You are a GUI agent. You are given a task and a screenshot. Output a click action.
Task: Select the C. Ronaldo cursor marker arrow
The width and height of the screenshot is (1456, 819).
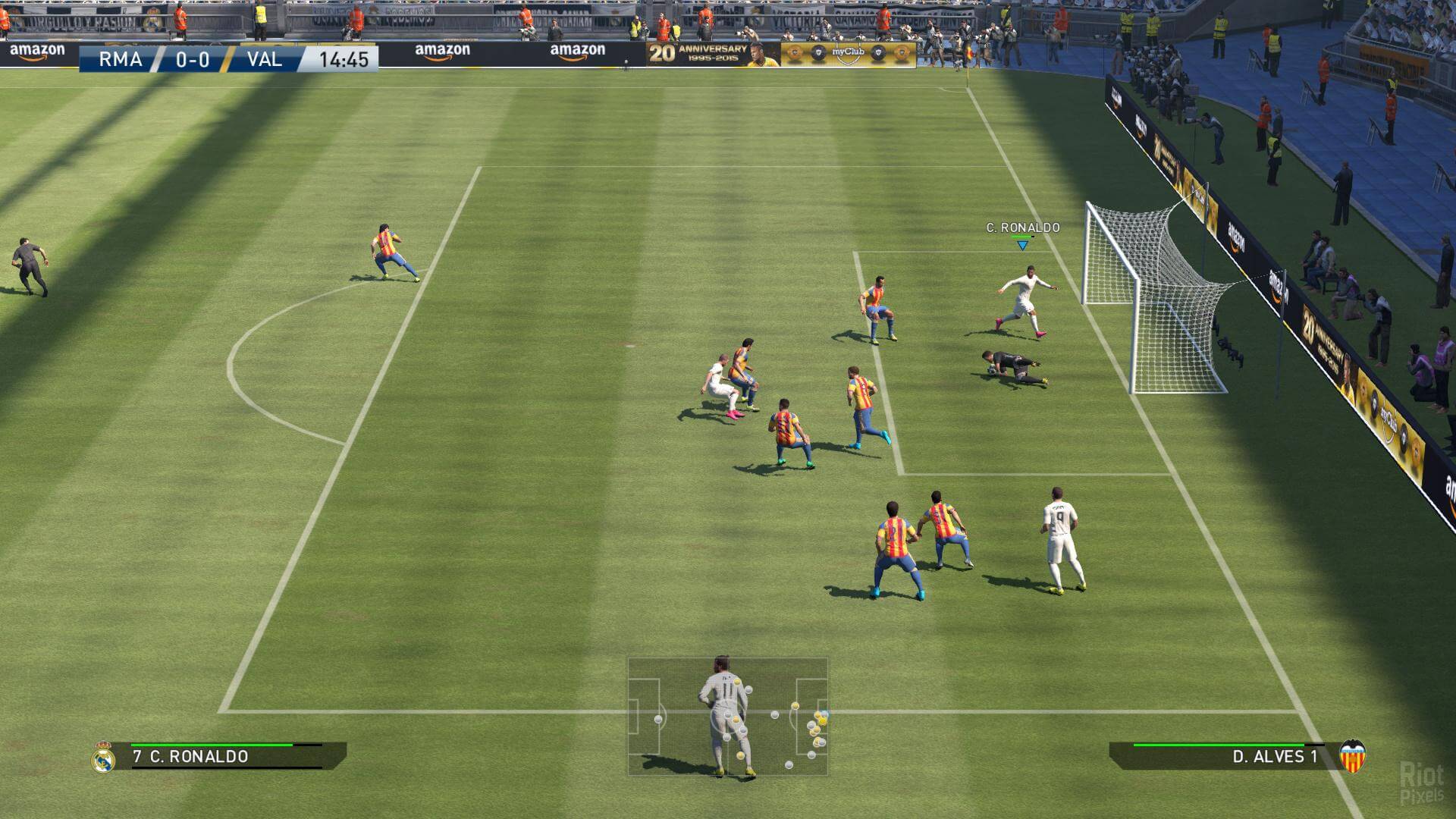coord(1022,245)
